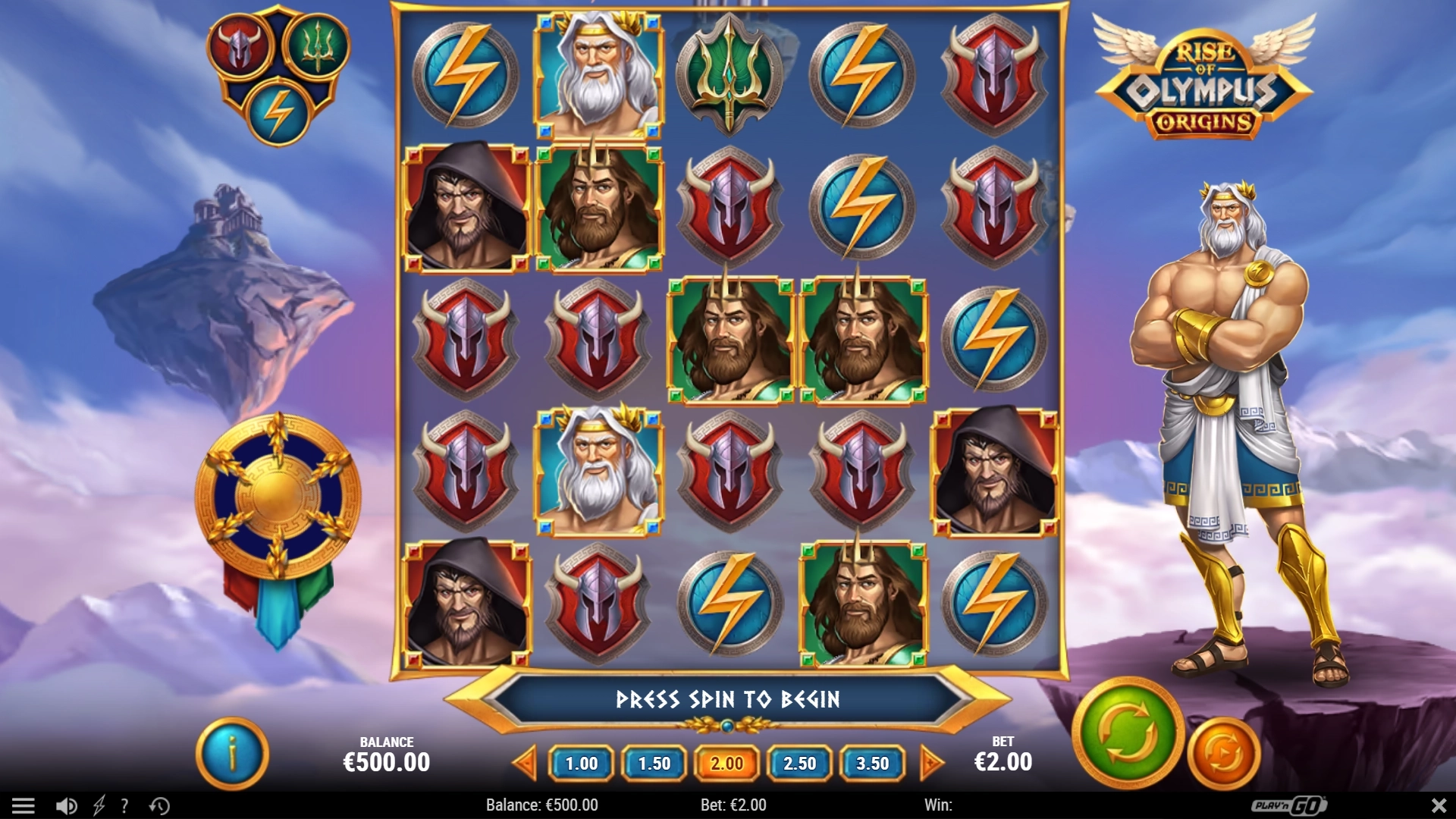Toggle the sound speaker icon

point(66,805)
